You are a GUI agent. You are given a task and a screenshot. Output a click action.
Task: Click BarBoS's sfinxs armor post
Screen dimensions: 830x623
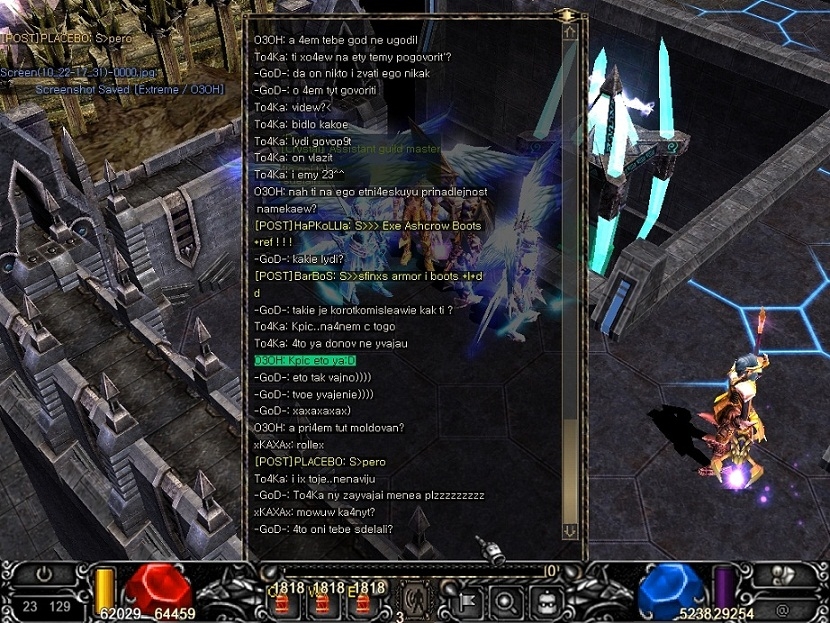coord(368,276)
